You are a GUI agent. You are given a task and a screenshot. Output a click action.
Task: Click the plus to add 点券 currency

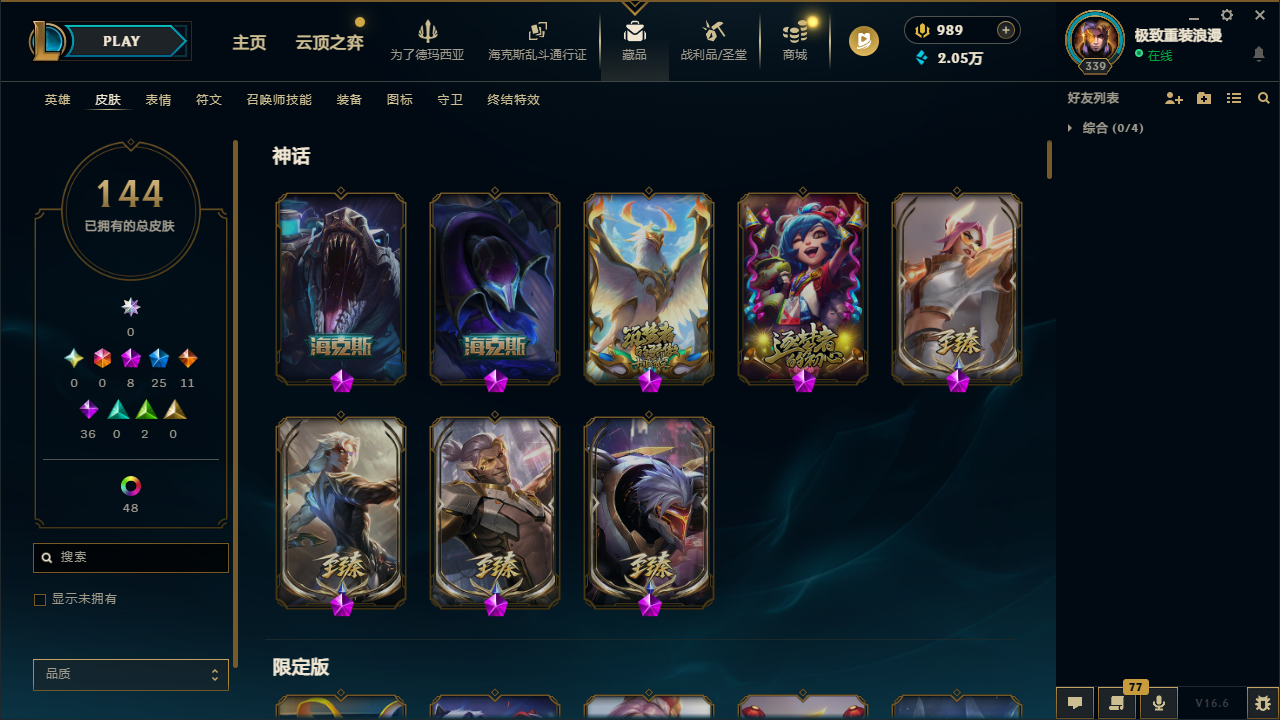pyautogui.click(x=1005, y=30)
